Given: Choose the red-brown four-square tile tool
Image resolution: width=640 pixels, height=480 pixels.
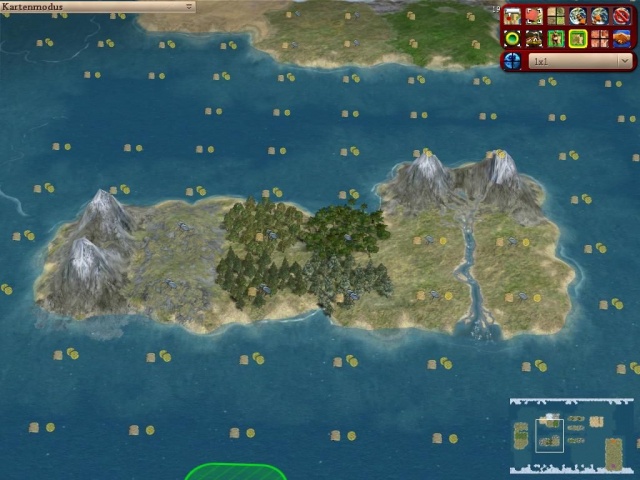Looking at the screenshot, I should coord(600,38).
